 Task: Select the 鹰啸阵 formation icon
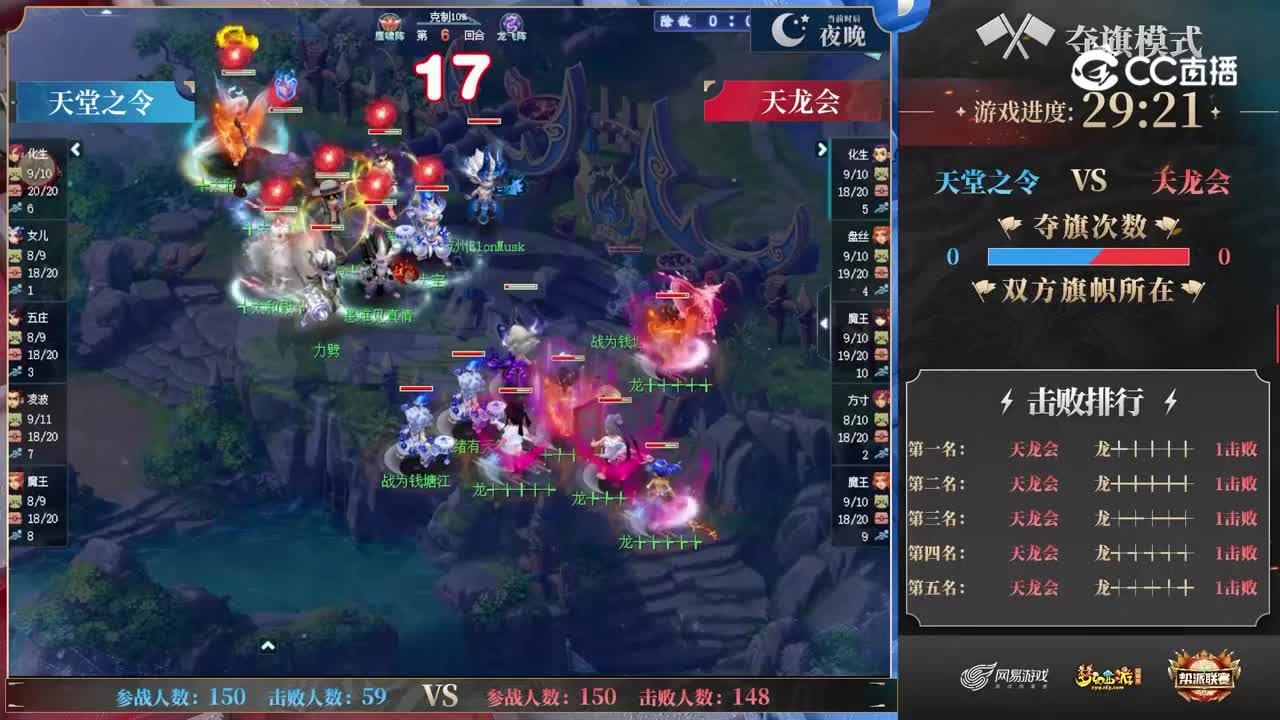[390, 22]
